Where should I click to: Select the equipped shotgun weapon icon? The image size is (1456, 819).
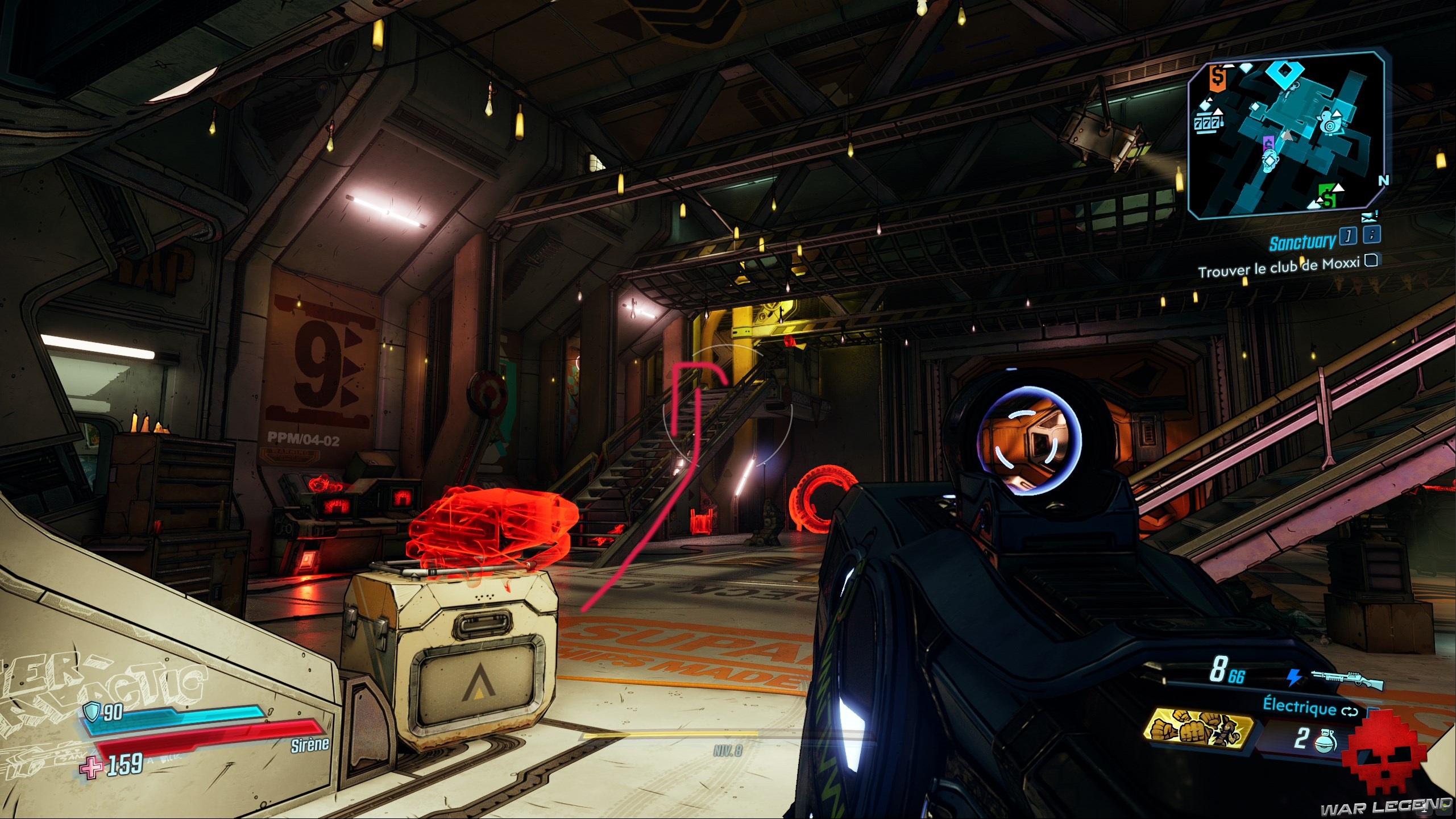pos(1346,678)
